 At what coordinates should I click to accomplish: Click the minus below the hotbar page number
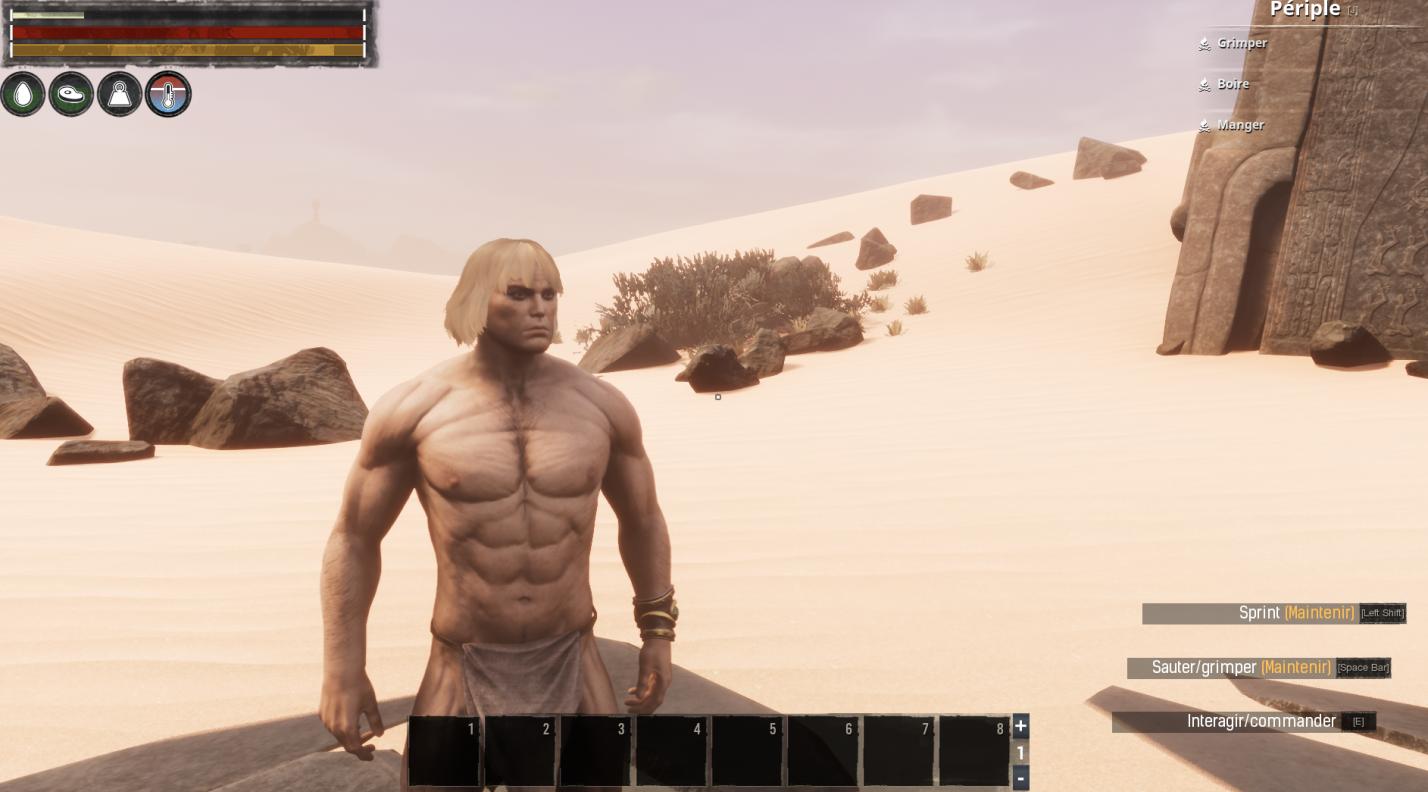[1020, 777]
